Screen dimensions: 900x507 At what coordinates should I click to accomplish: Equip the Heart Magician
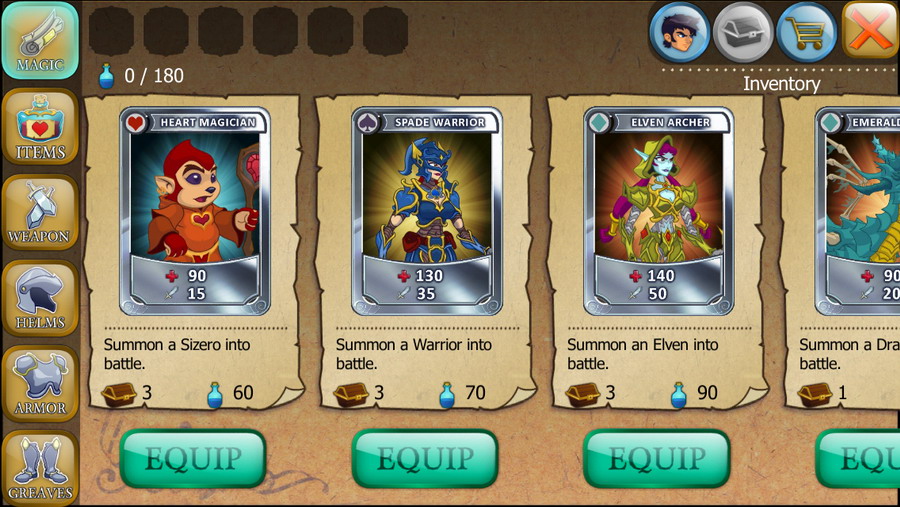pos(193,459)
